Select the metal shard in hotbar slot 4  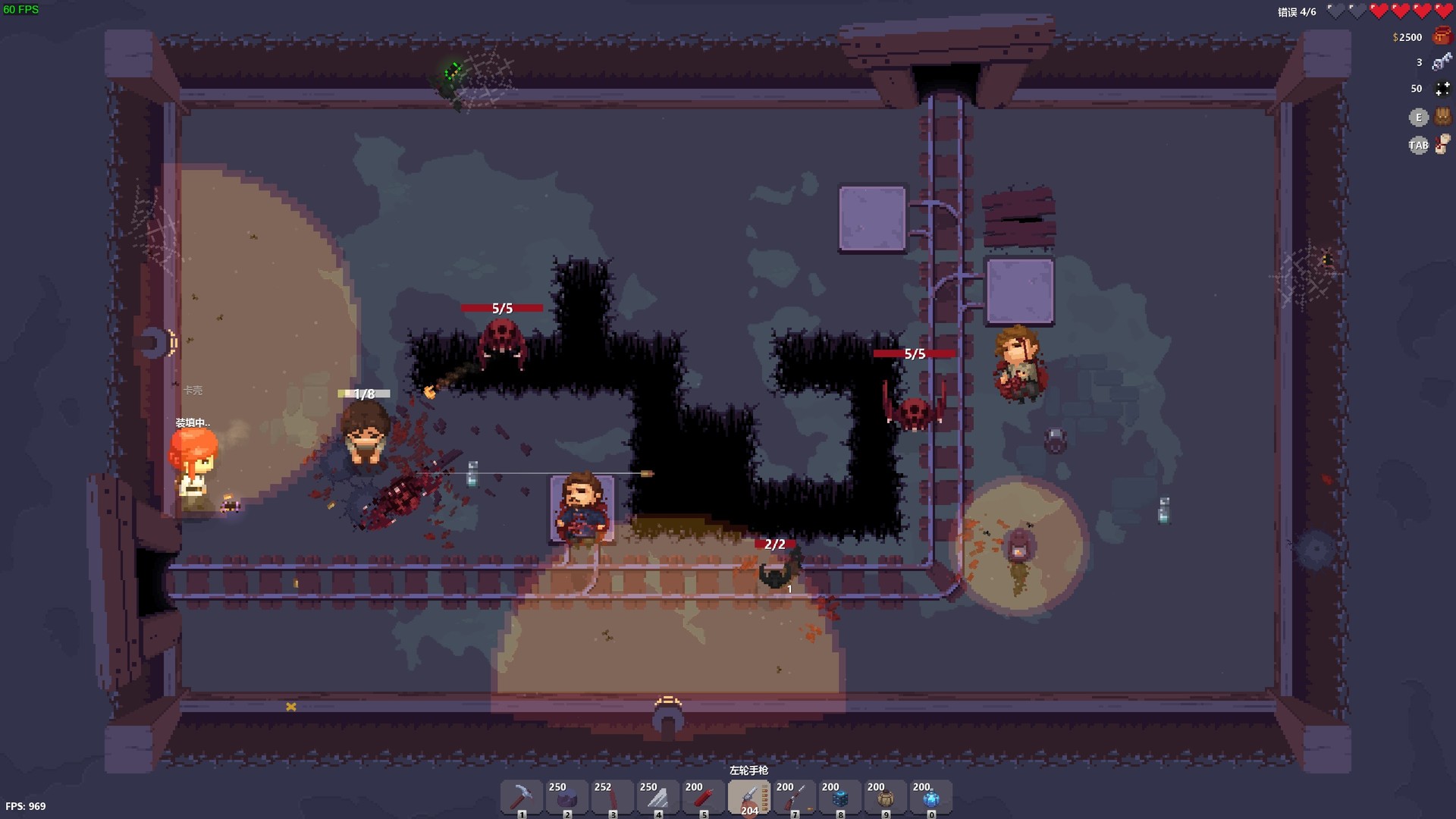tap(657, 797)
